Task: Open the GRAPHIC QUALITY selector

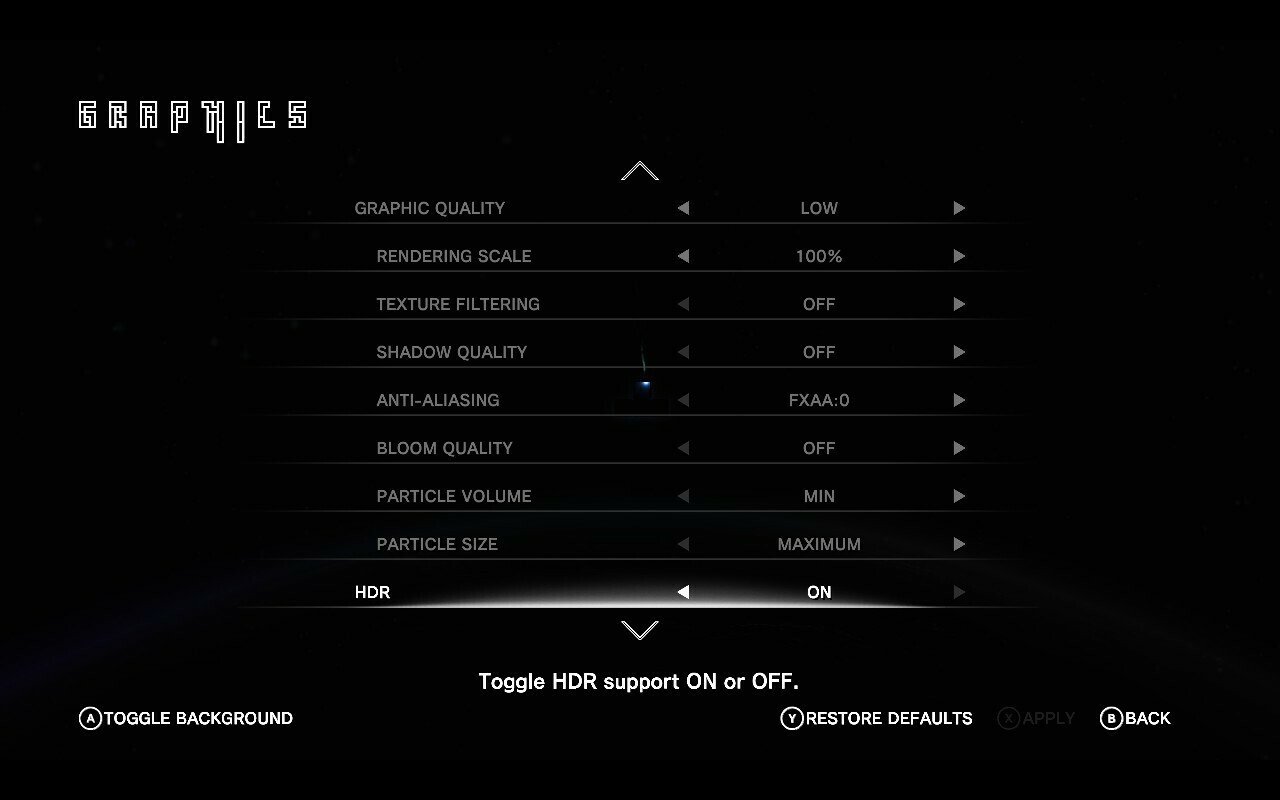Action: tap(819, 208)
